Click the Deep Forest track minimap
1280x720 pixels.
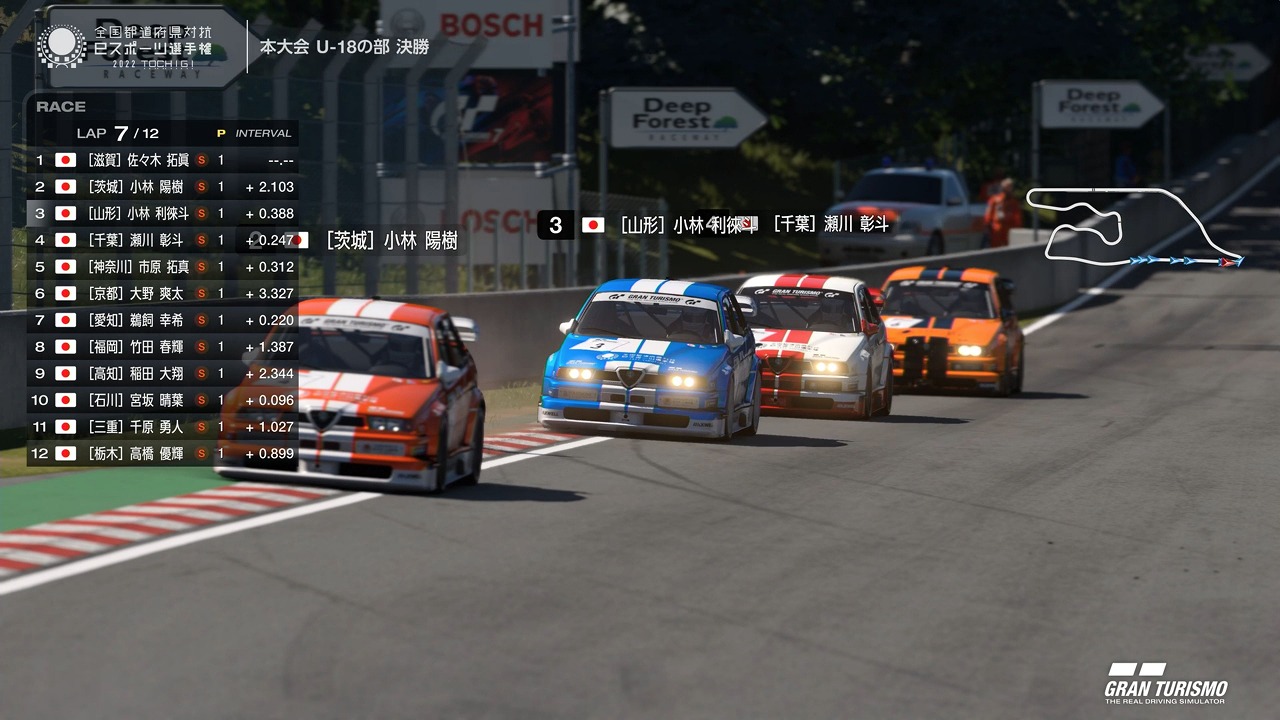tap(1135, 228)
